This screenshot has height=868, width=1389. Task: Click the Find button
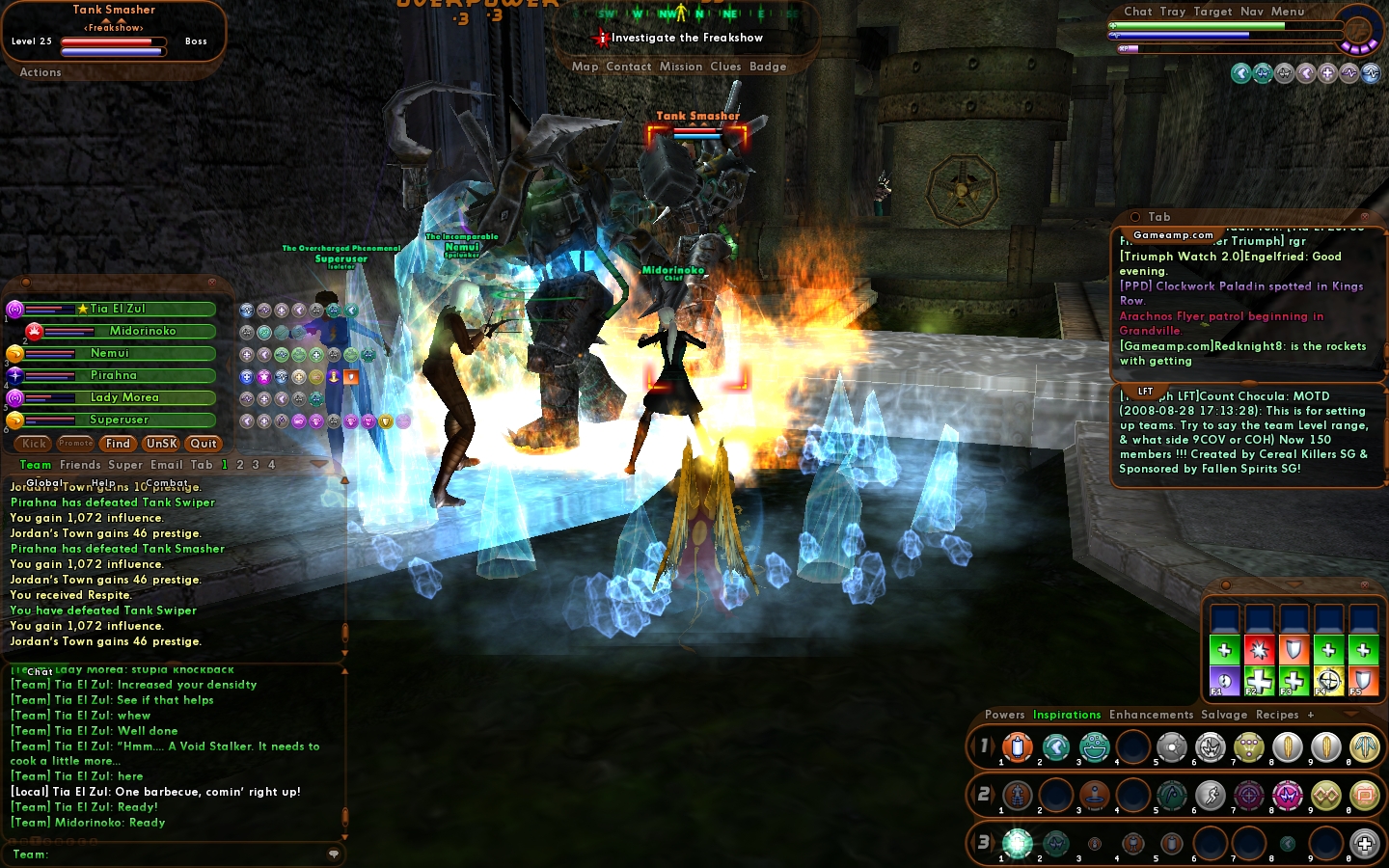tap(119, 444)
